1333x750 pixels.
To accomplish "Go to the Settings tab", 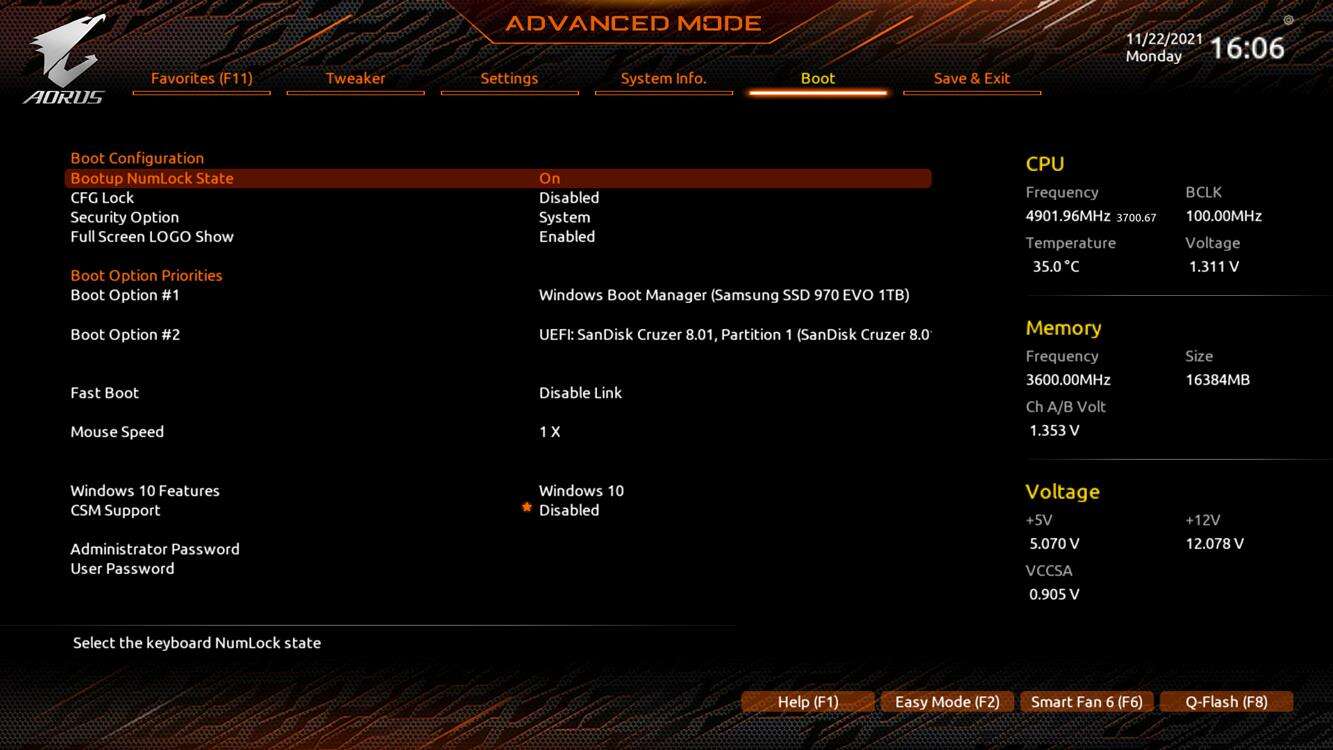I will point(509,78).
